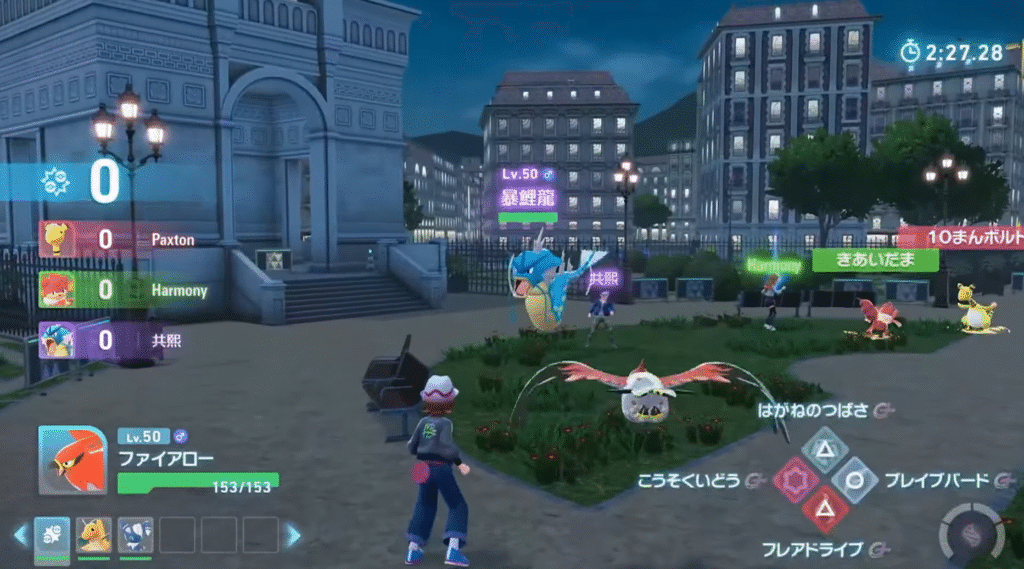Cycle party right with the arrow

(x=293, y=535)
